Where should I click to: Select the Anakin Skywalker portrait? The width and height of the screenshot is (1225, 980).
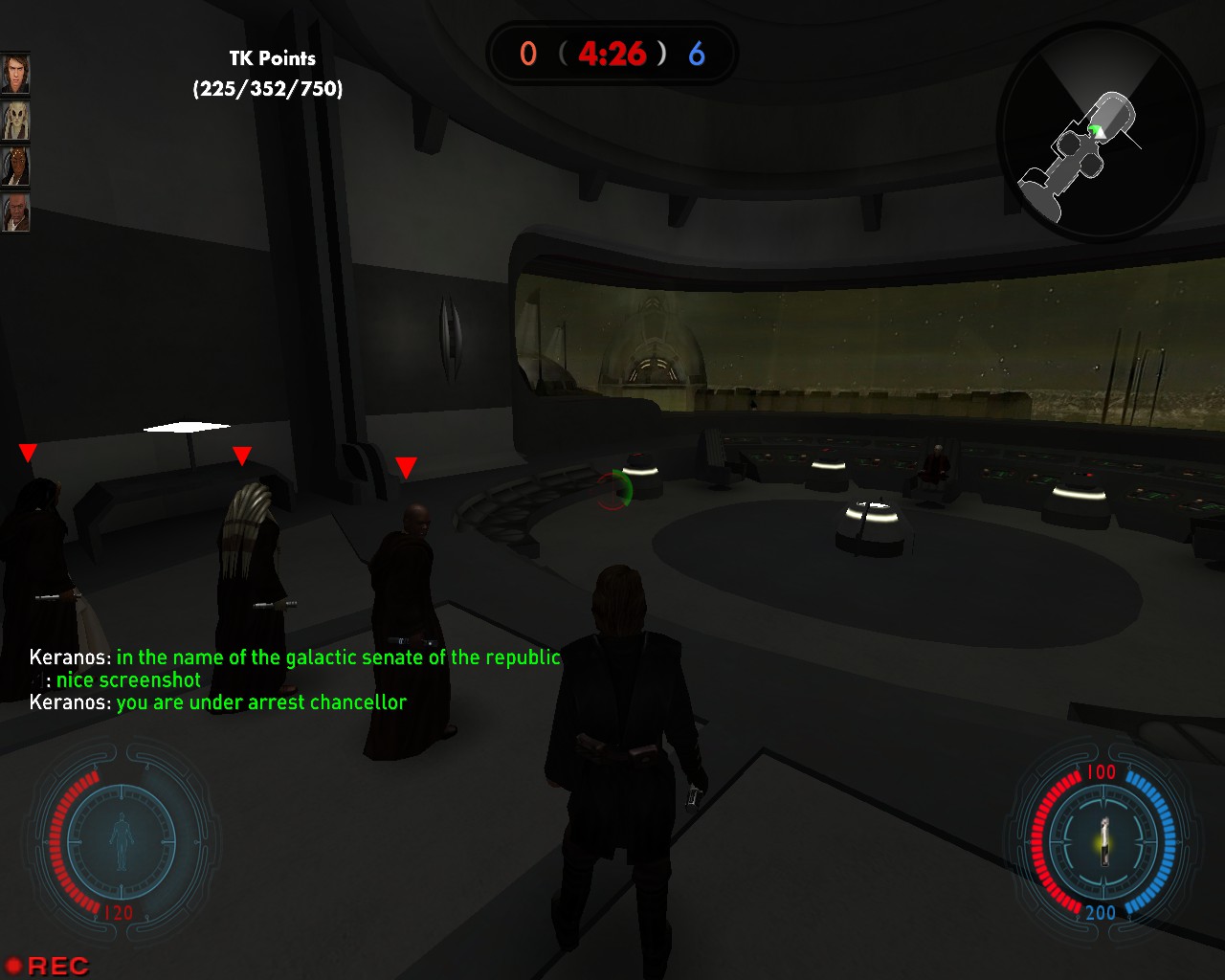pos(15,75)
